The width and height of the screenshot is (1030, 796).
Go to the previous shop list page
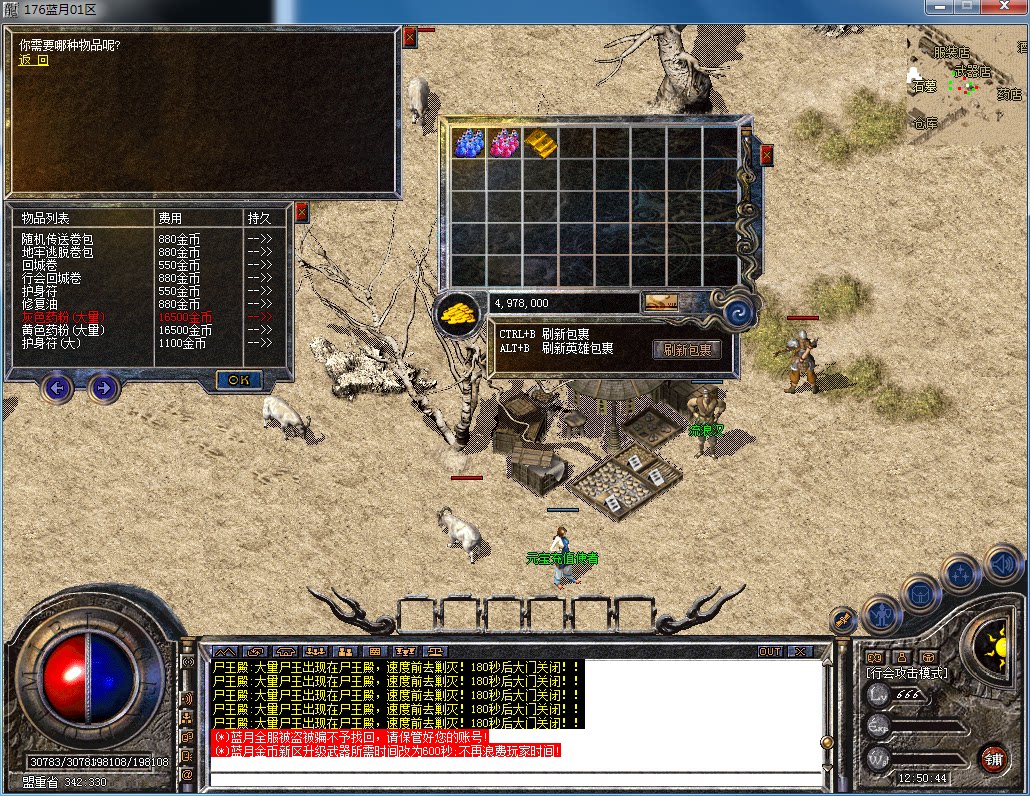(58, 386)
